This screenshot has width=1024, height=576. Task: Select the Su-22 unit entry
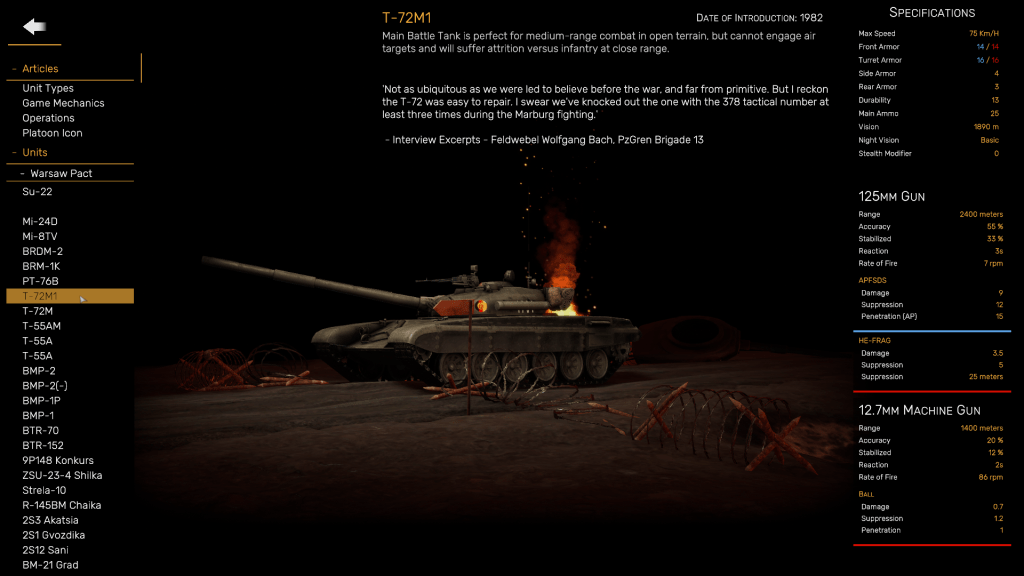coord(37,191)
